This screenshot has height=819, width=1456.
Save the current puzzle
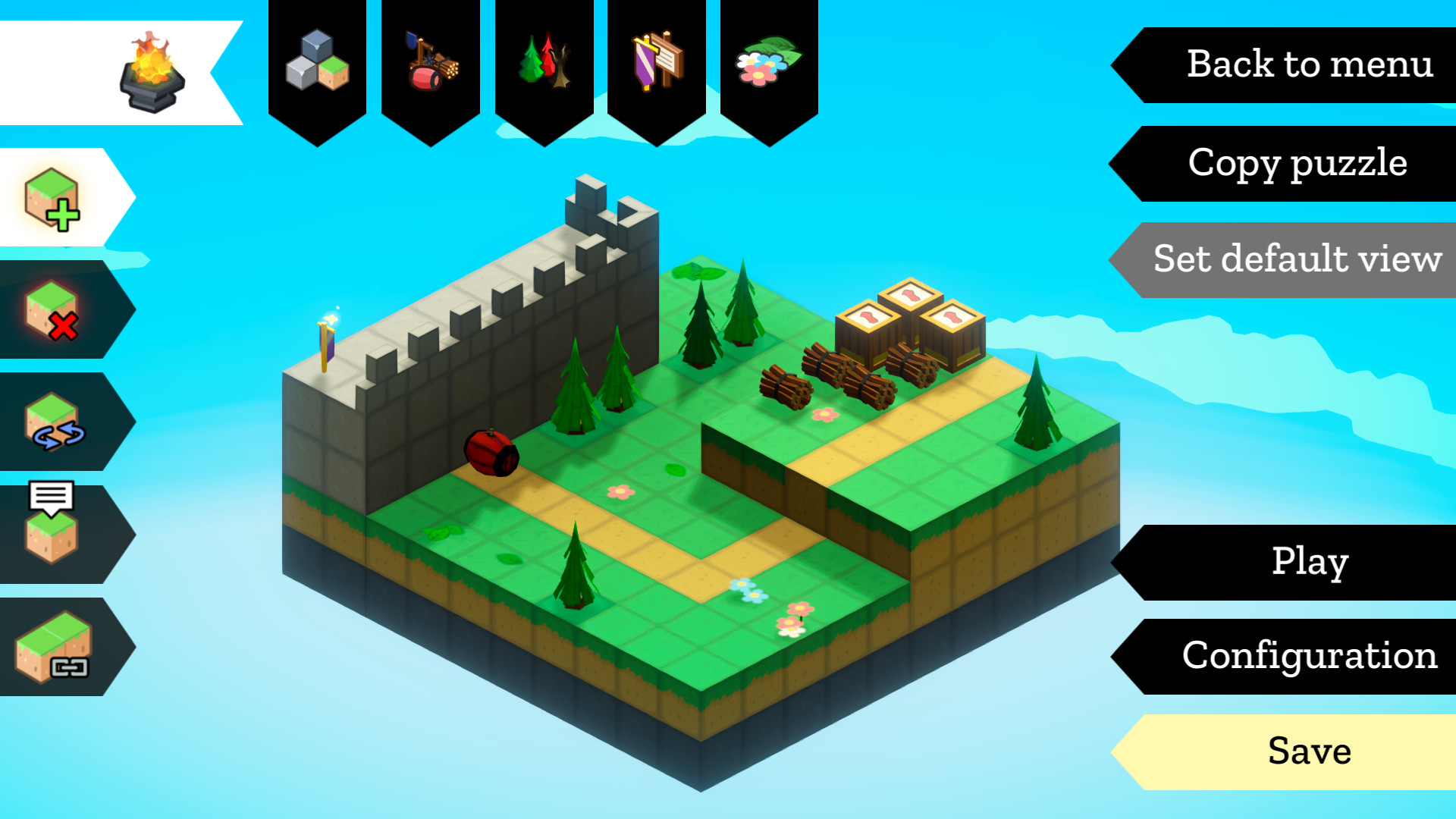[1310, 752]
